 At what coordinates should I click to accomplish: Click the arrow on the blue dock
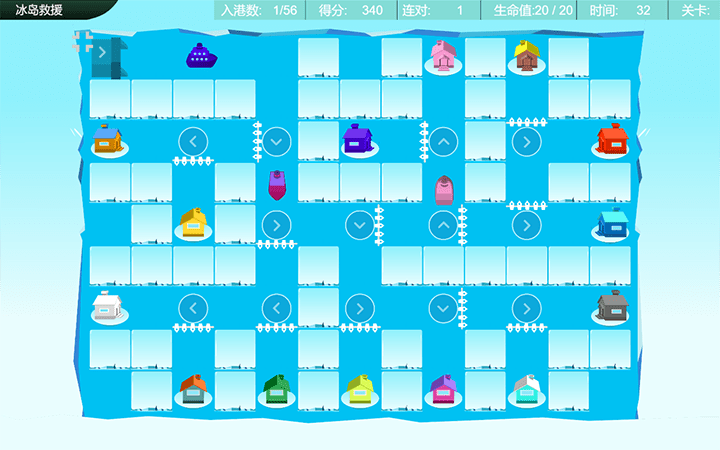(102, 52)
